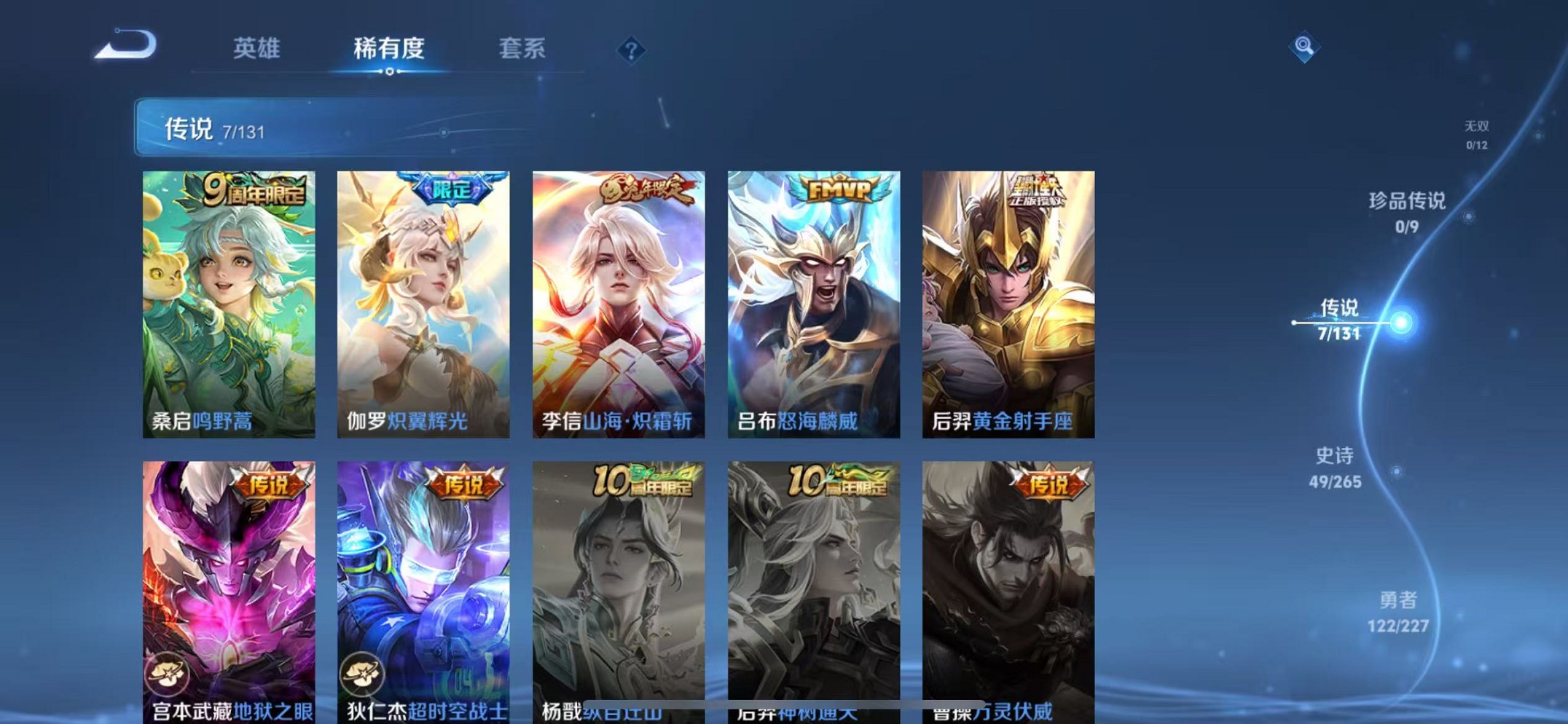Click the blue question mark help icon

(x=631, y=50)
